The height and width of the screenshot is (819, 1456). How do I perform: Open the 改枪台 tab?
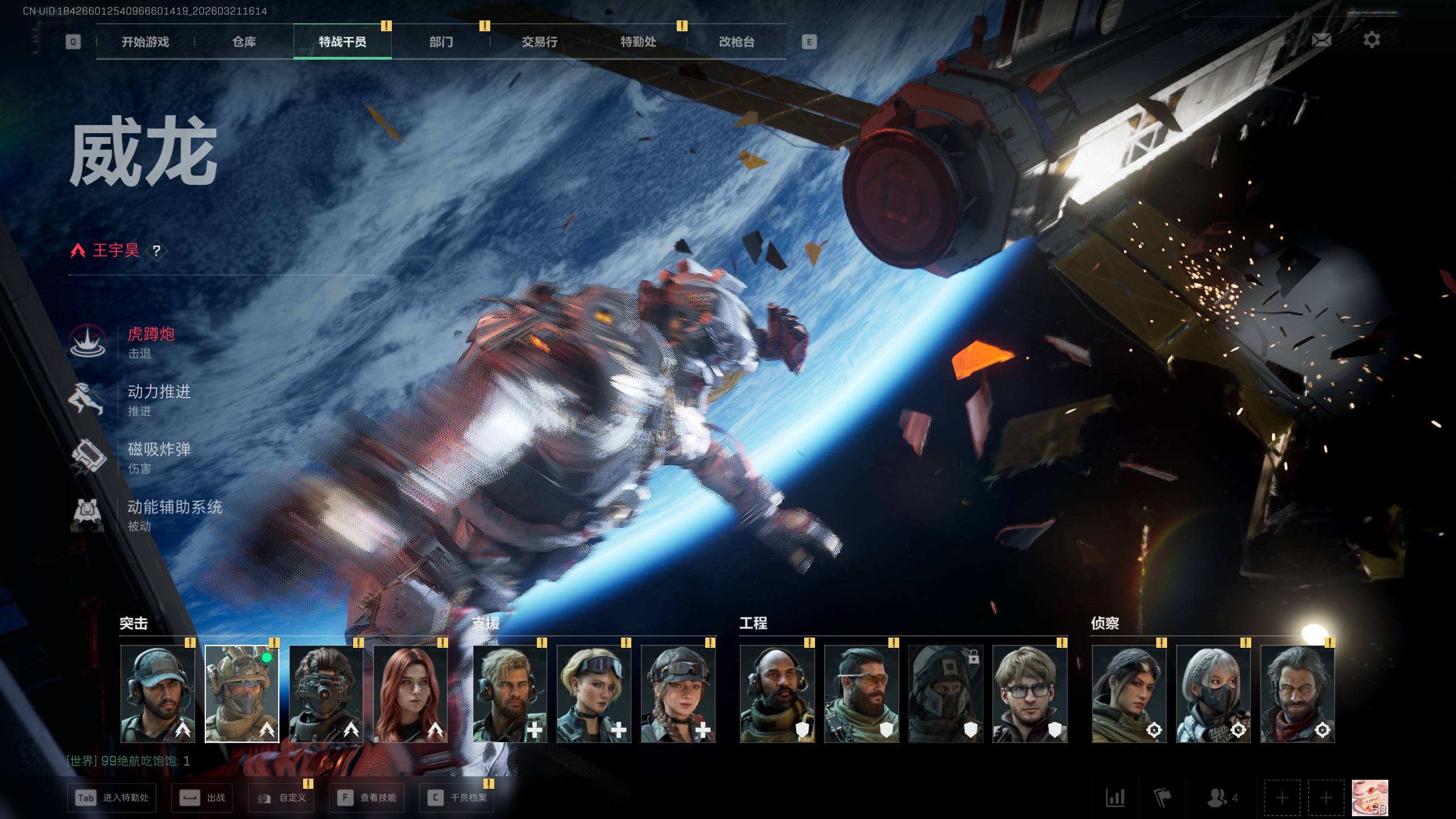click(x=737, y=42)
